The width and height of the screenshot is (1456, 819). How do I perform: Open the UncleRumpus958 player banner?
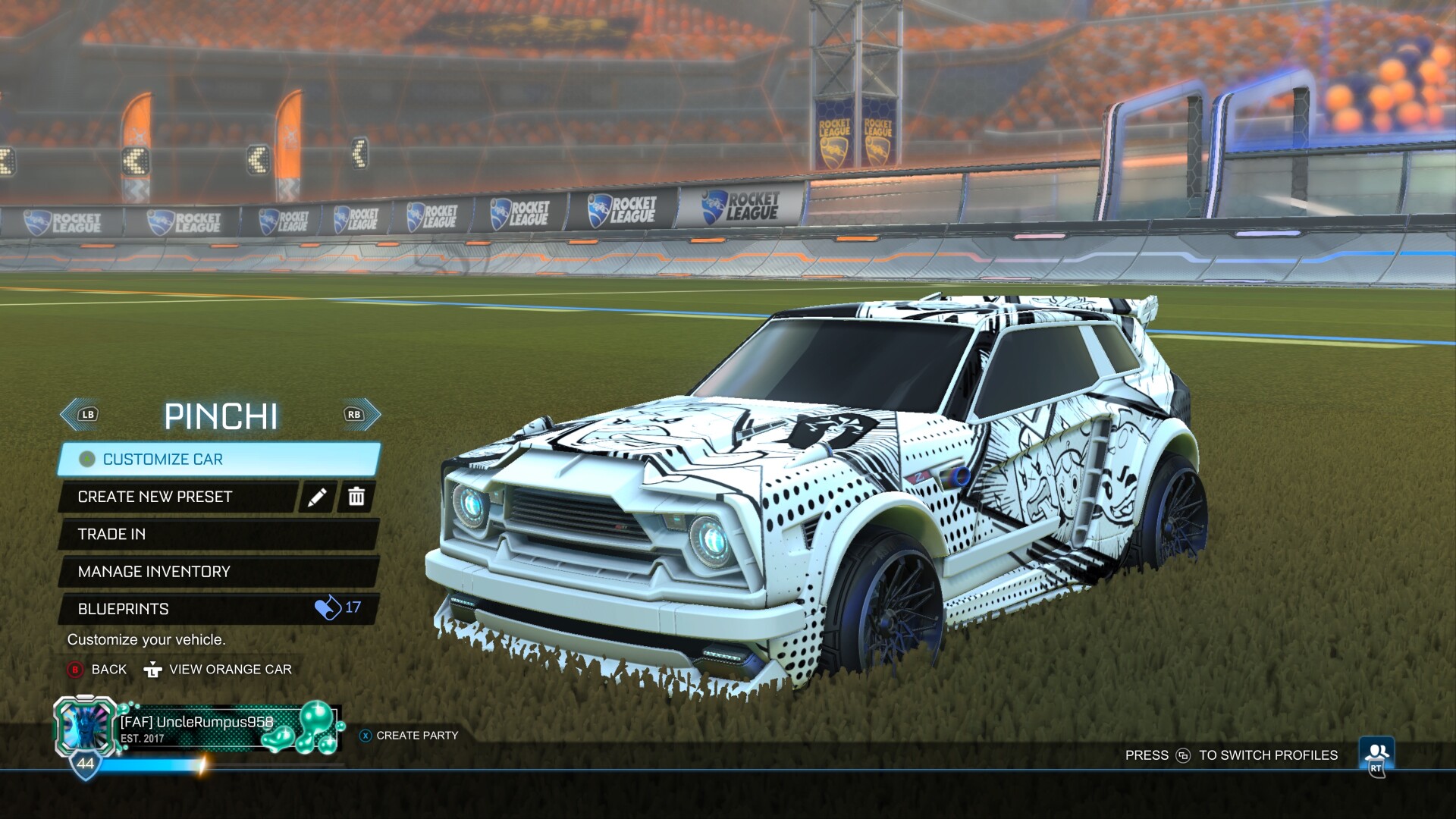(197, 730)
